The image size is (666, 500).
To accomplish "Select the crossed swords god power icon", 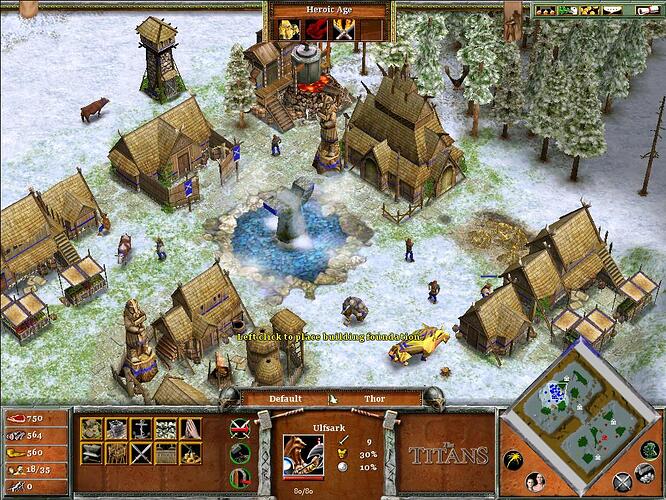I will click(344, 30).
